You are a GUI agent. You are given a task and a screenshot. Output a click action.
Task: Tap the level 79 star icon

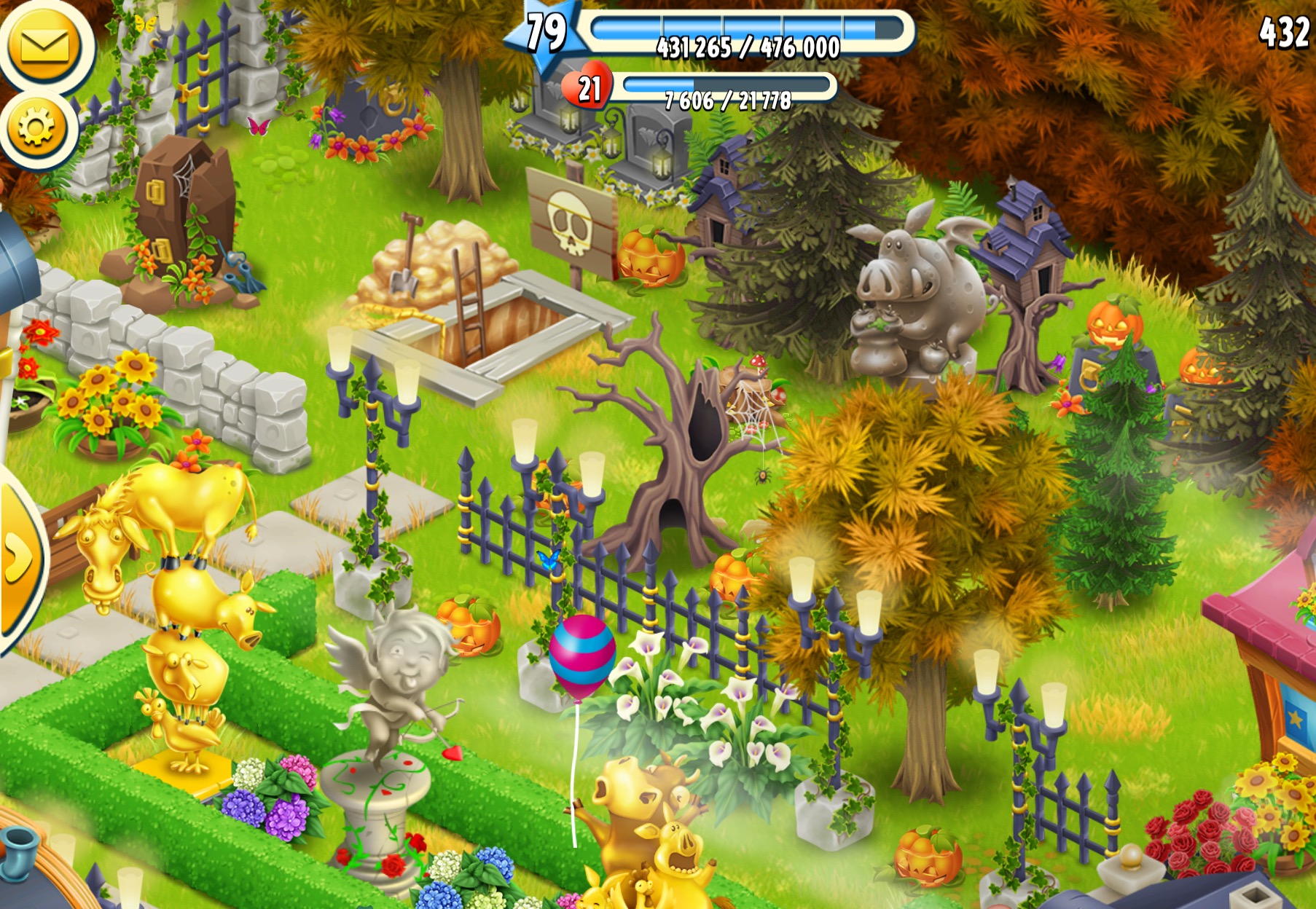(547, 34)
